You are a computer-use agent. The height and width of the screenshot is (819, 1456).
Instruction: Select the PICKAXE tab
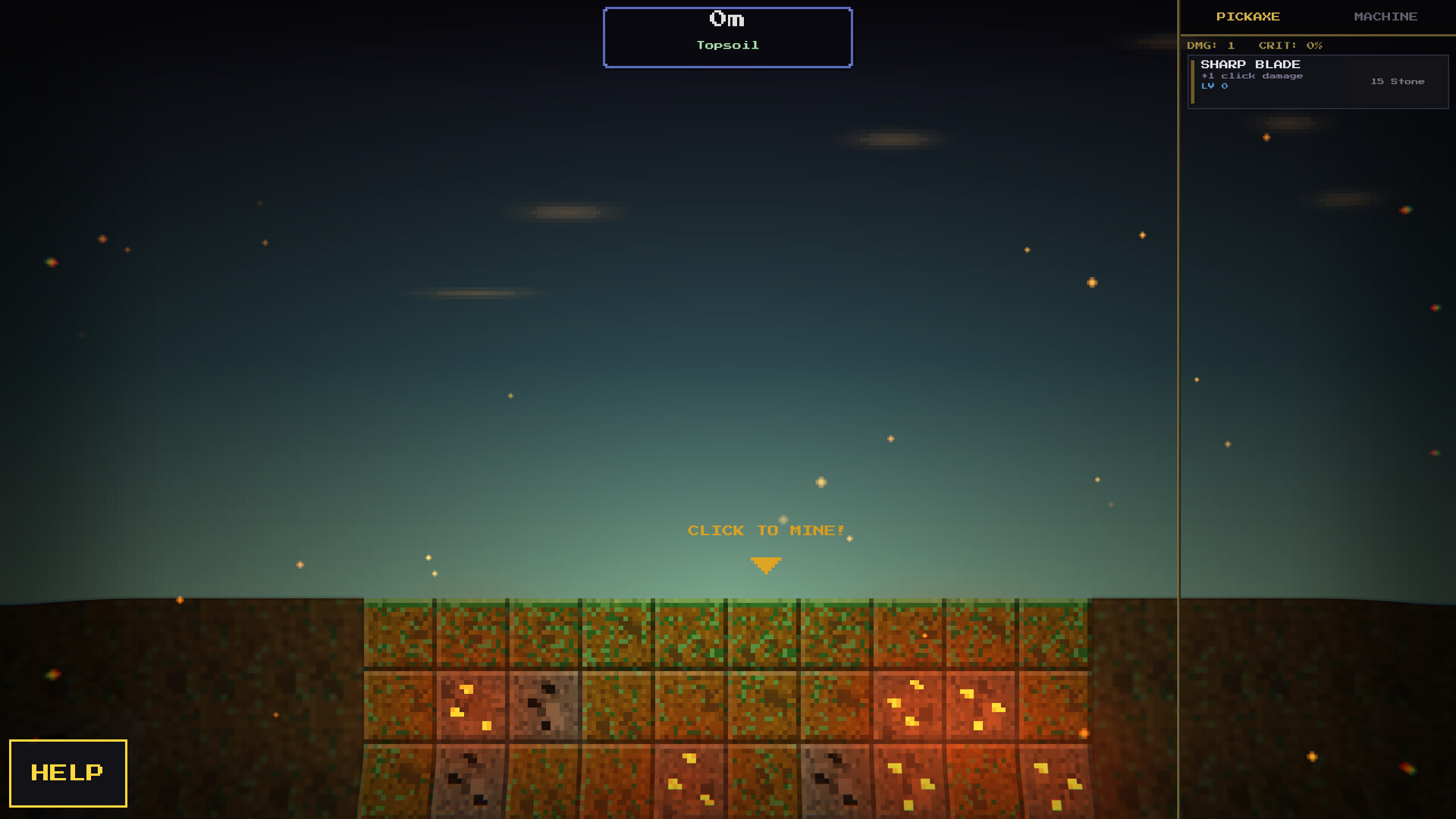point(1249,16)
